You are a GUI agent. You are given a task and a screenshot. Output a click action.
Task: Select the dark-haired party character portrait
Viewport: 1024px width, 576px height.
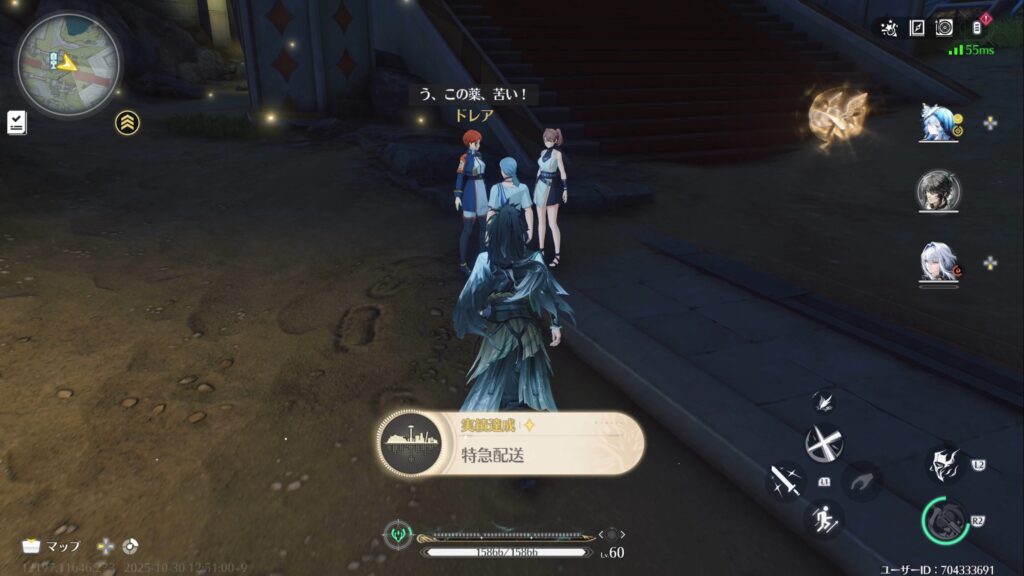(939, 191)
